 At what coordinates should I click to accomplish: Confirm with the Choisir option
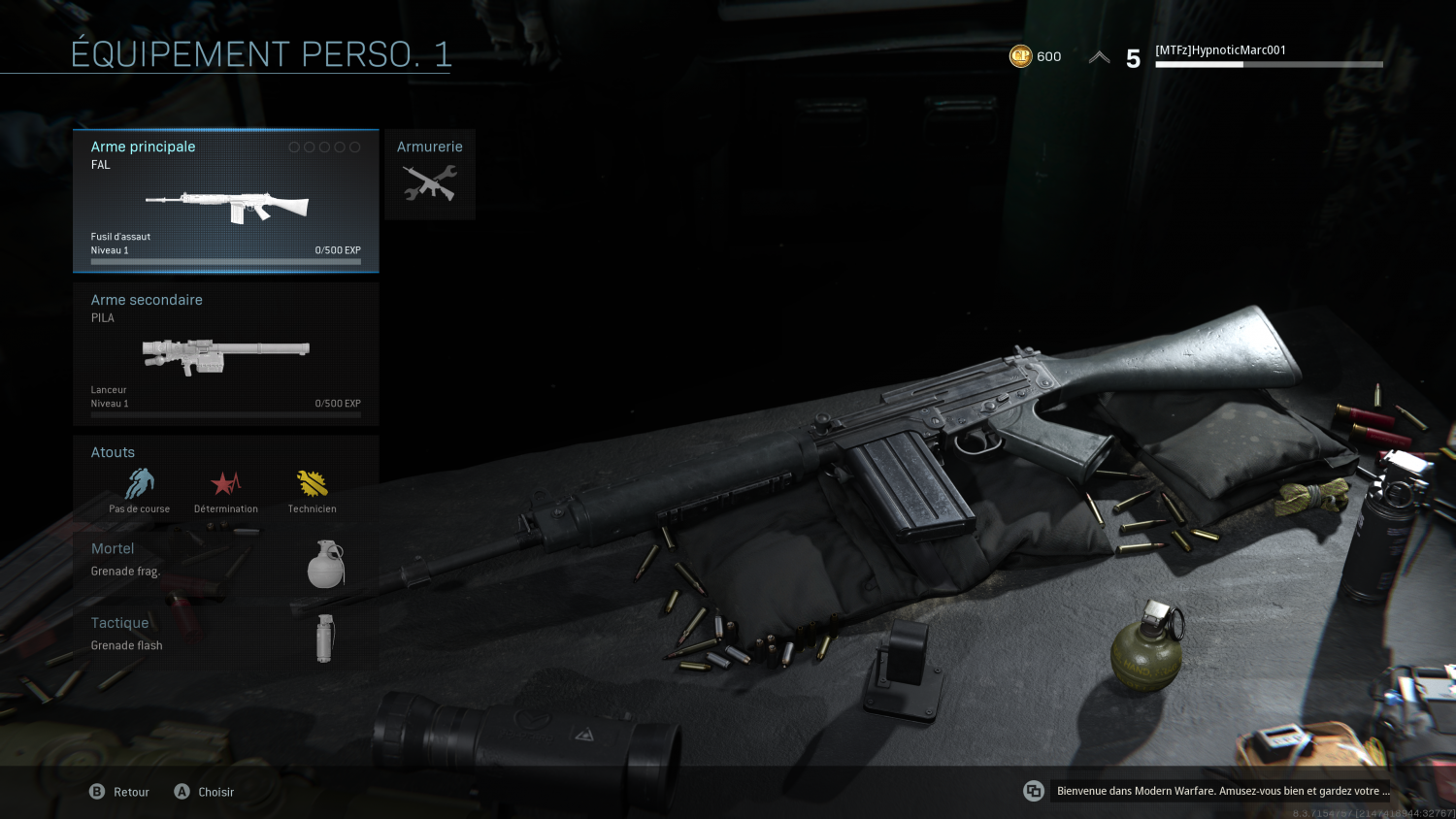[x=205, y=792]
